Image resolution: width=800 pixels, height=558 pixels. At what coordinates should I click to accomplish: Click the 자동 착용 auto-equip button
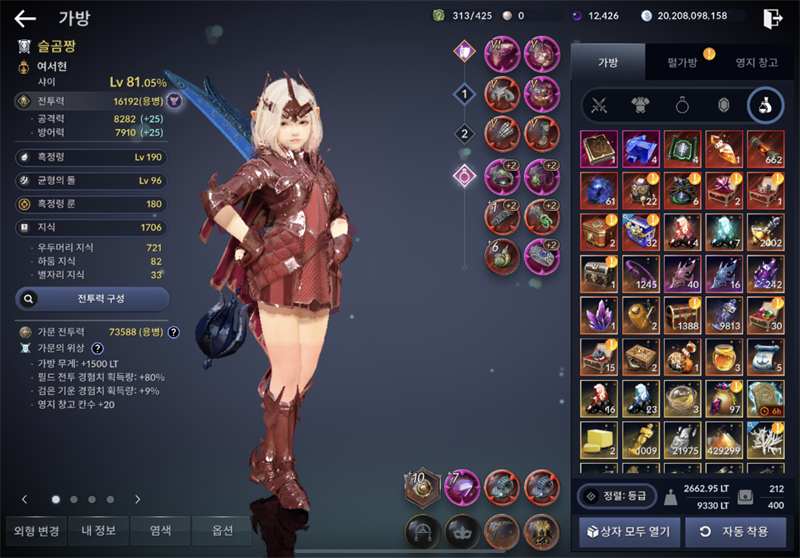pyautogui.click(x=735, y=531)
